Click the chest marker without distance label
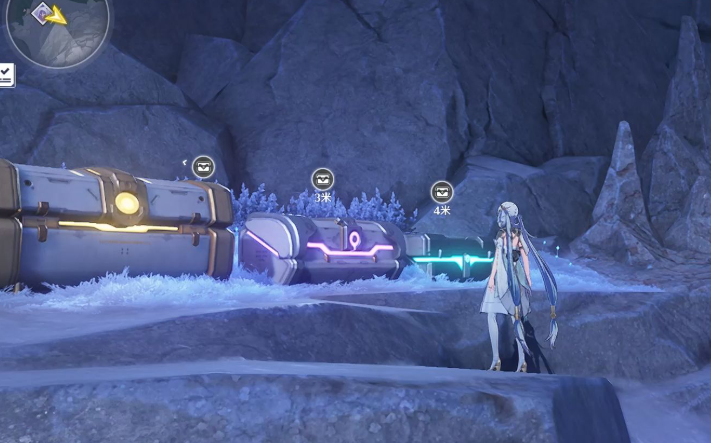 pyautogui.click(x=203, y=165)
